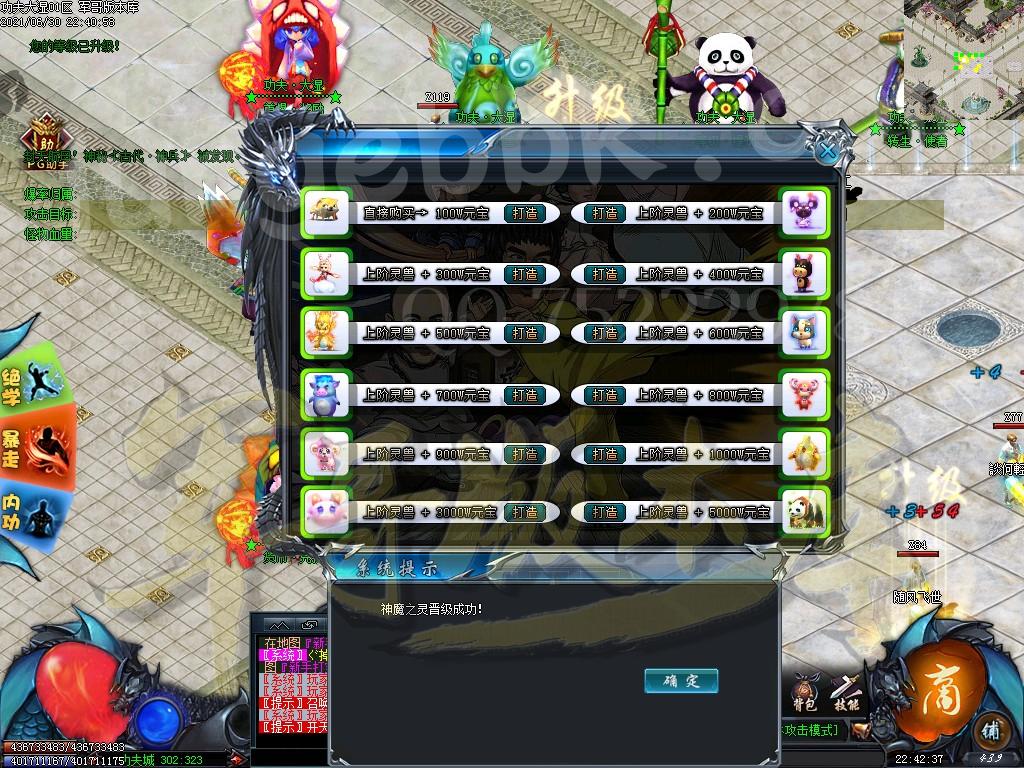
Task: Open the 技能 skills panel
Action: [x=846, y=693]
